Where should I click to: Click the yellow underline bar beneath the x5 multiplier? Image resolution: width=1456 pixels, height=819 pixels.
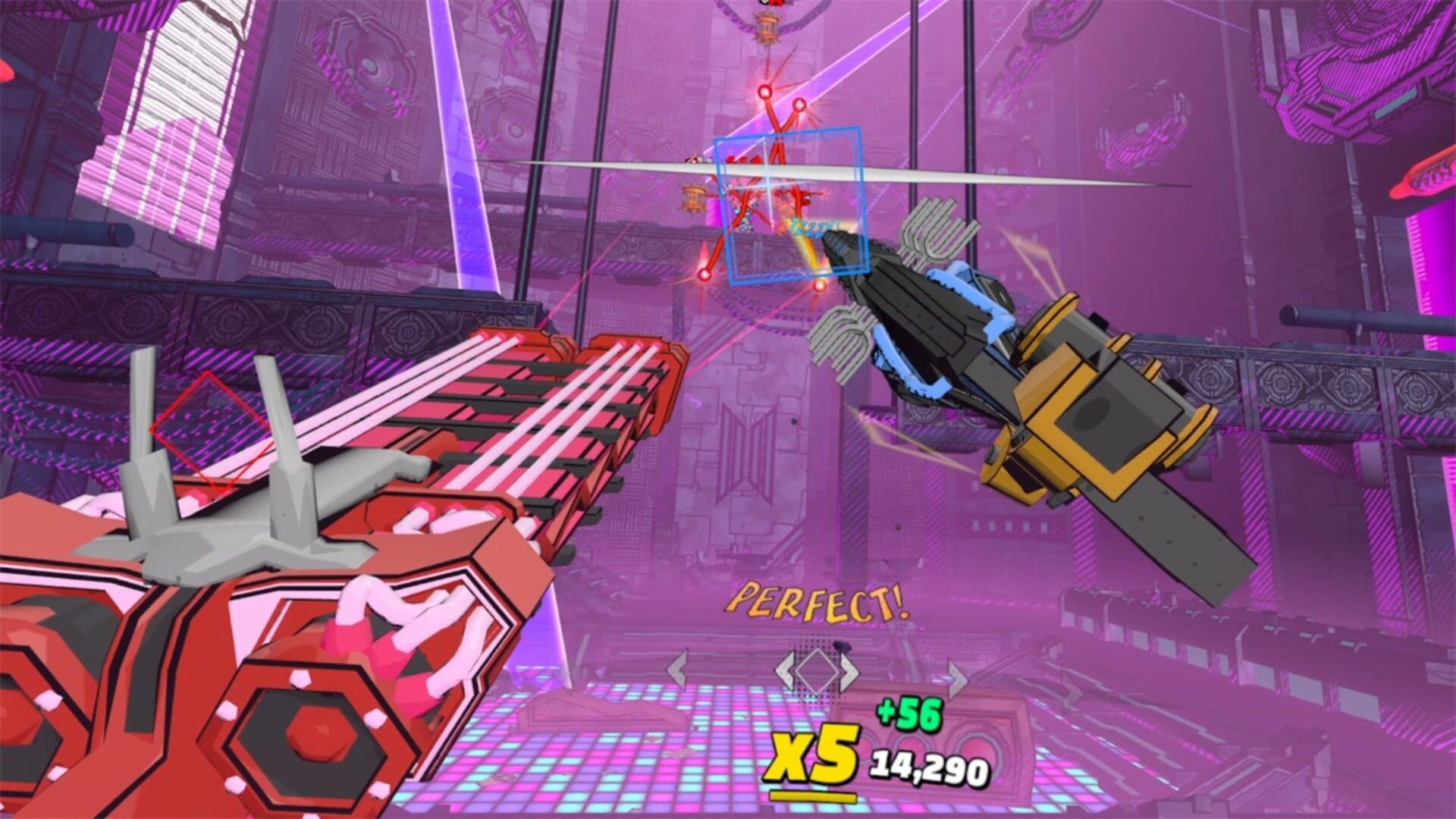[x=813, y=794]
